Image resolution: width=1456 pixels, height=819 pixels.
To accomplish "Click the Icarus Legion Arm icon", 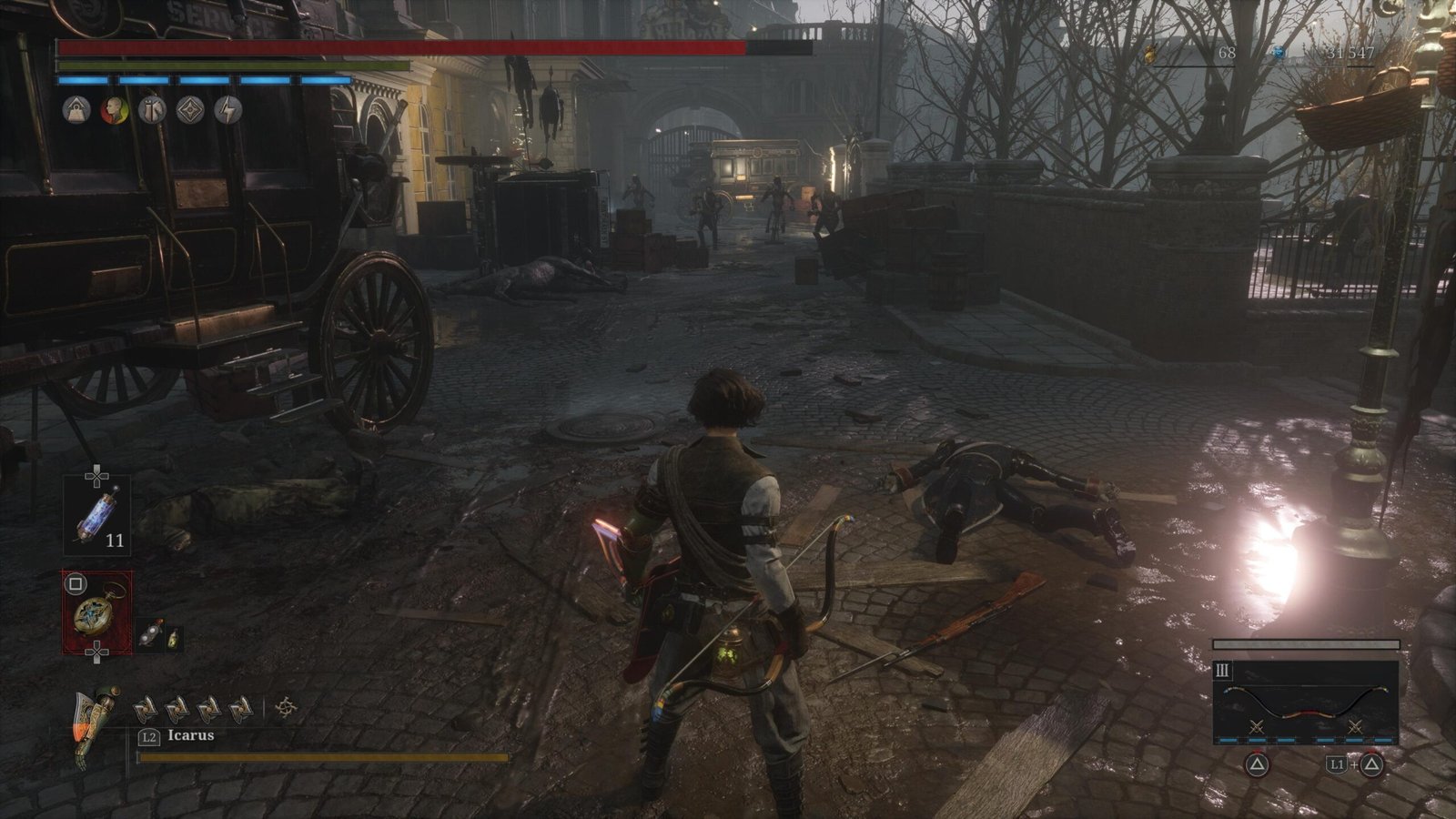I will point(96,726).
